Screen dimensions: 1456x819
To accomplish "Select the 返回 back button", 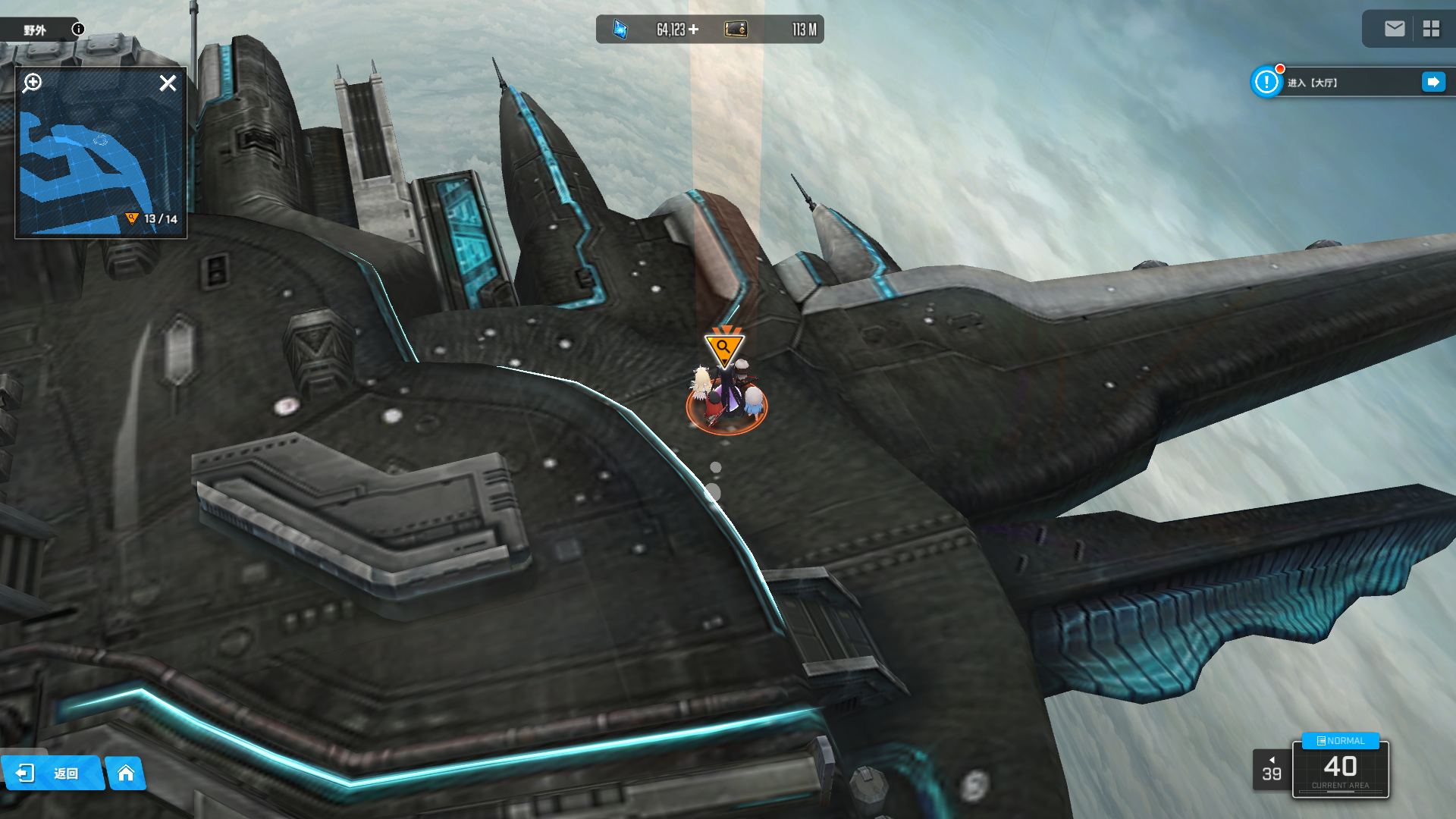I will pos(52,773).
